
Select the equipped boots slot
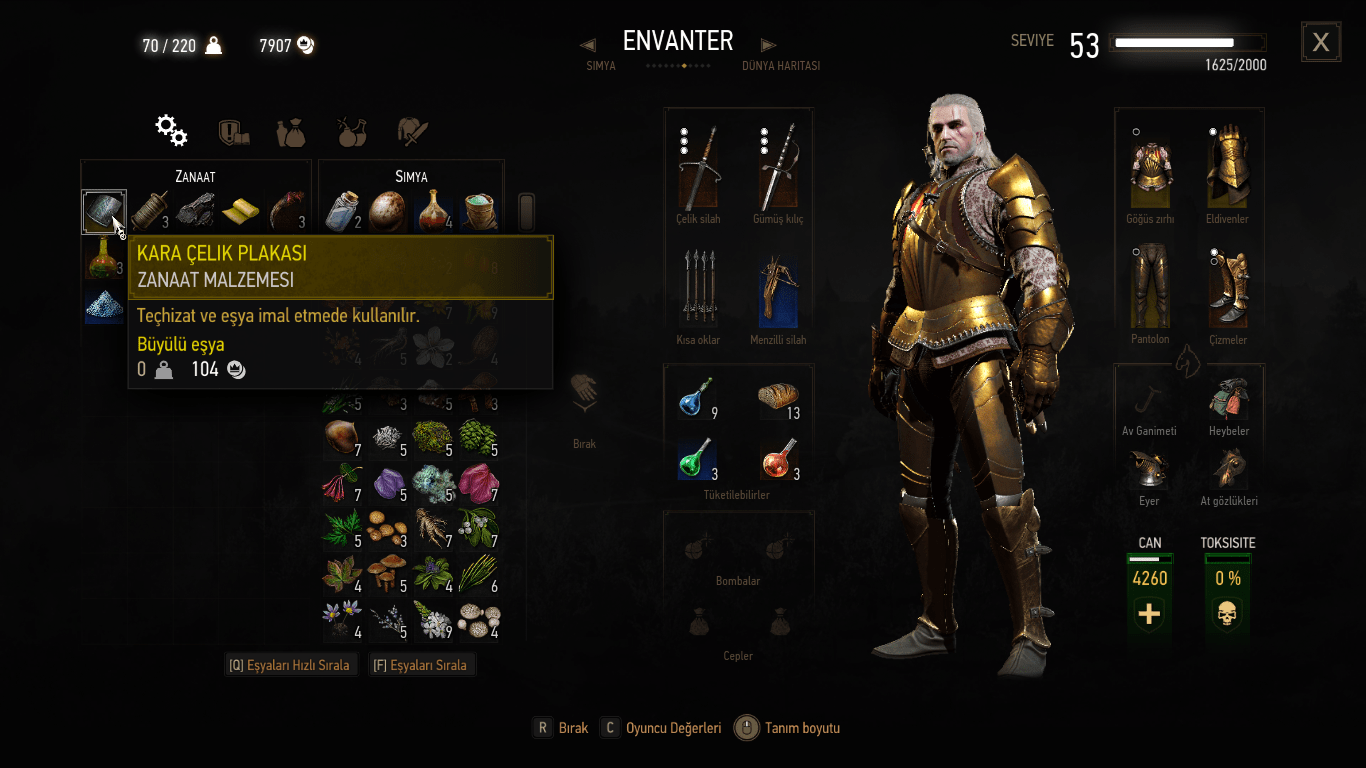(x=1227, y=289)
